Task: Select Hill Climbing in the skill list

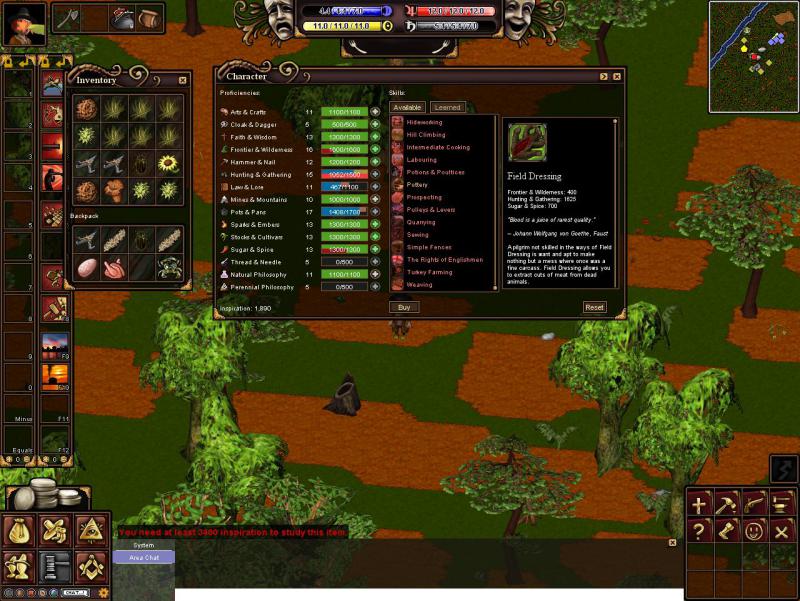Action: (426, 134)
